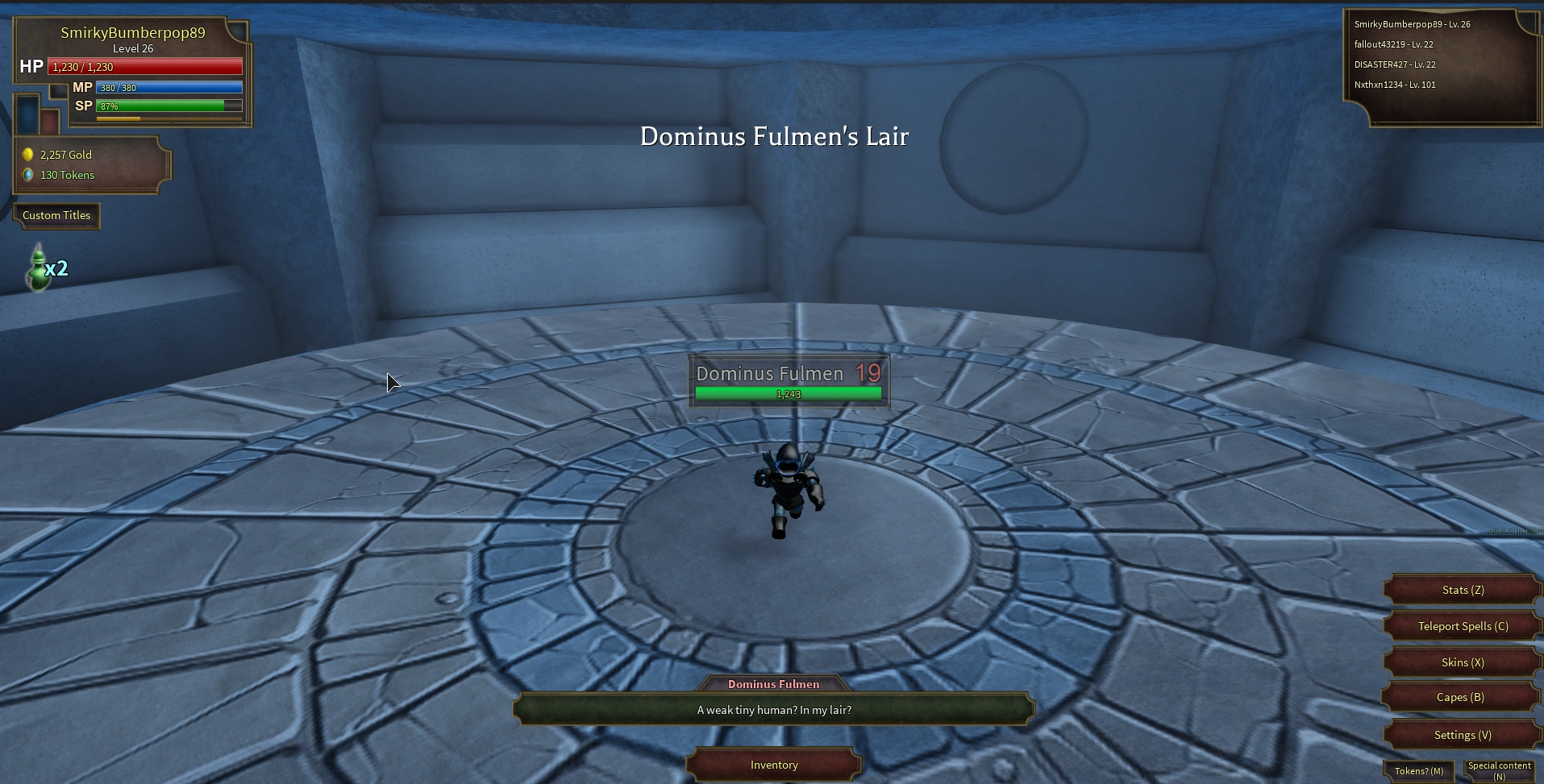1544x784 pixels.
Task: Click Dominus Fulmen's green health bar
Action: 788,393
